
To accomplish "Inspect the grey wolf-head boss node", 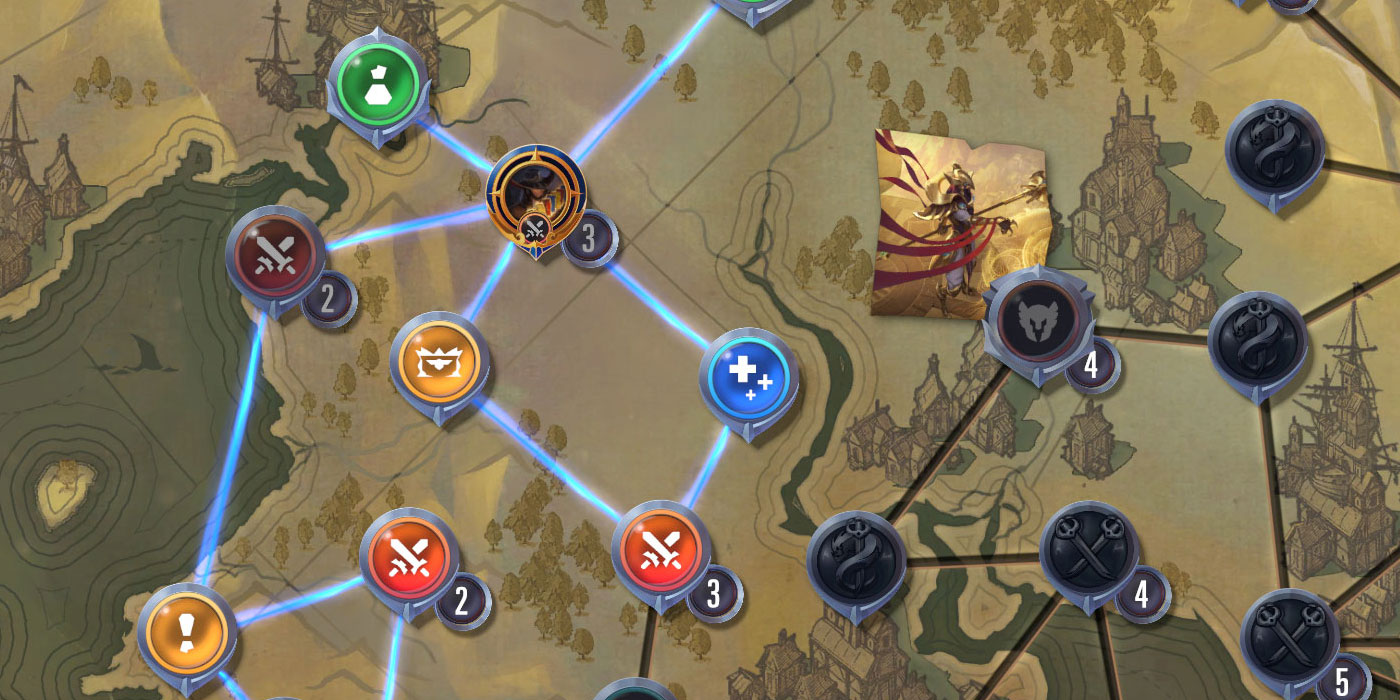I will pyautogui.click(x=1035, y=318).
